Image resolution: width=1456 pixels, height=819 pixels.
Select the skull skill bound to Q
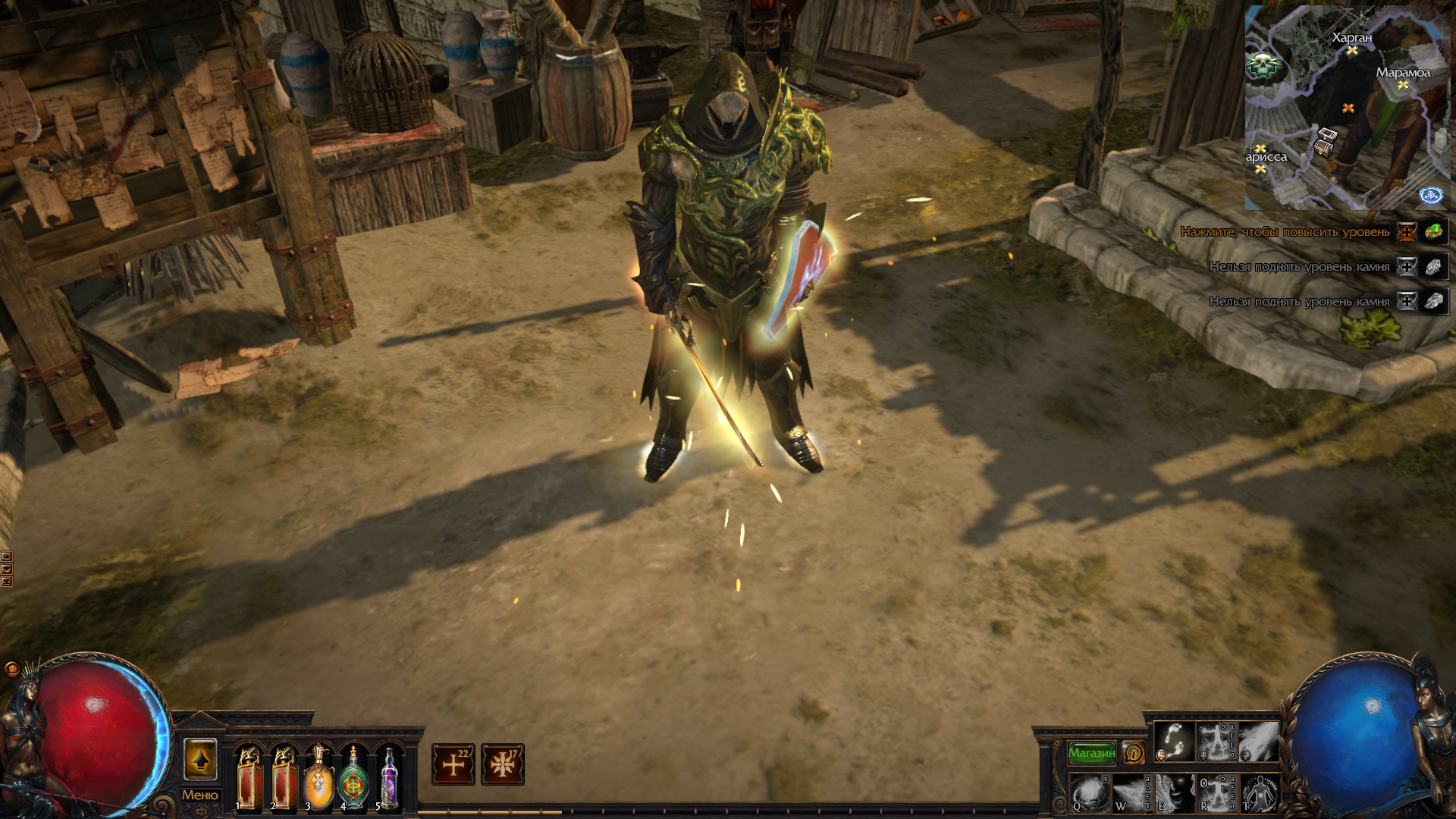1090,795
